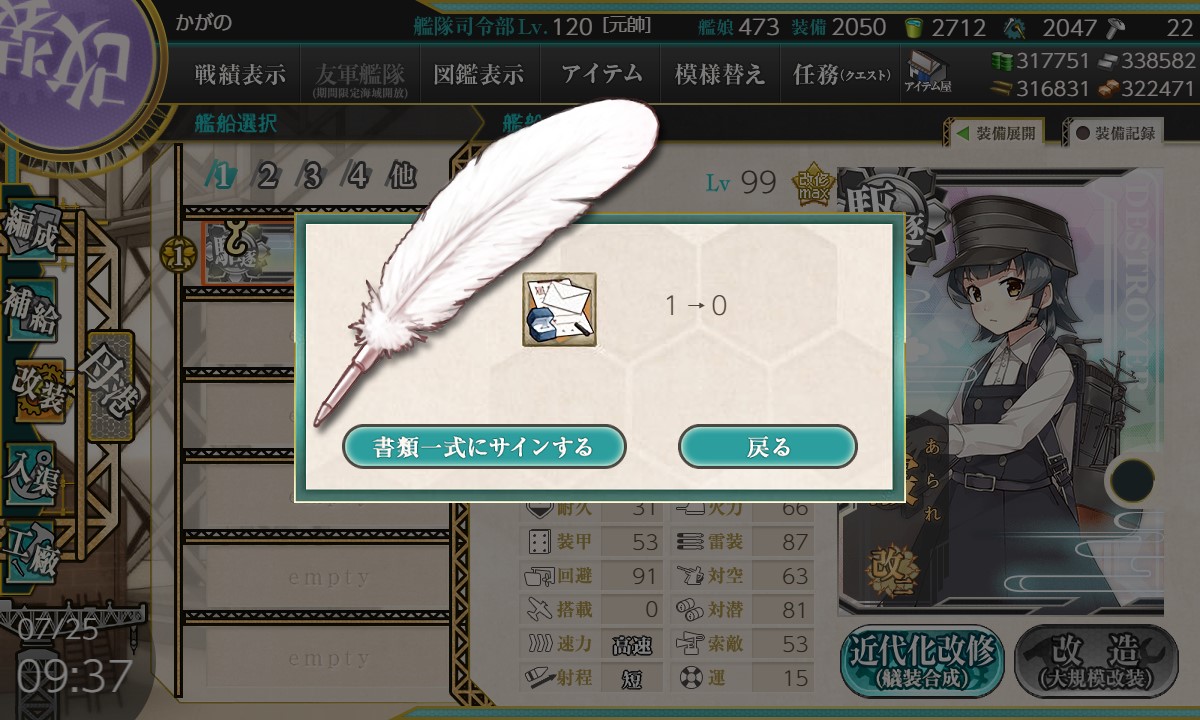Switch to fleet tab 2
1200x720 pixels.
(267, 177)
